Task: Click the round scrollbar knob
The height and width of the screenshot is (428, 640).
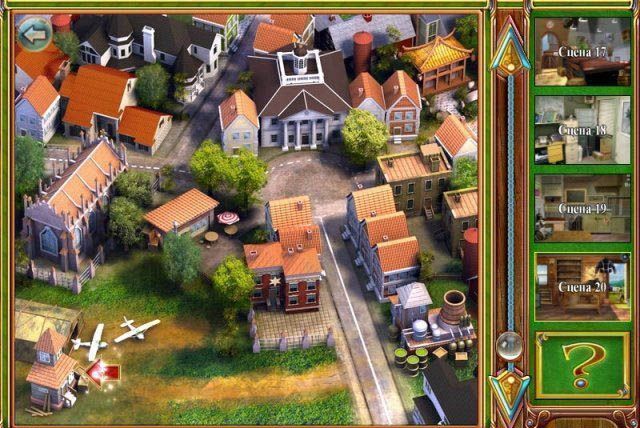Action: 512,345
